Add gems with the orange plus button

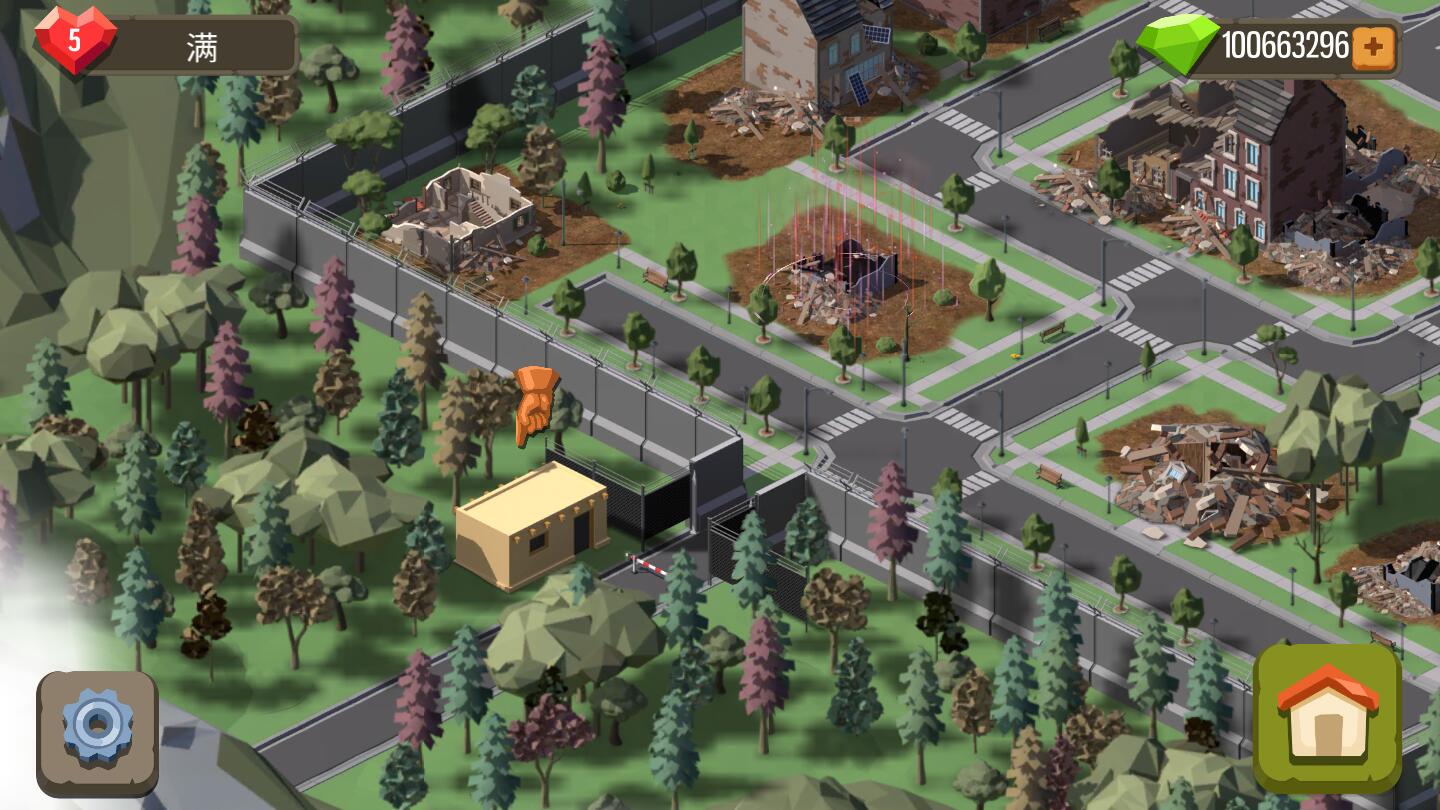[1373, 48]
